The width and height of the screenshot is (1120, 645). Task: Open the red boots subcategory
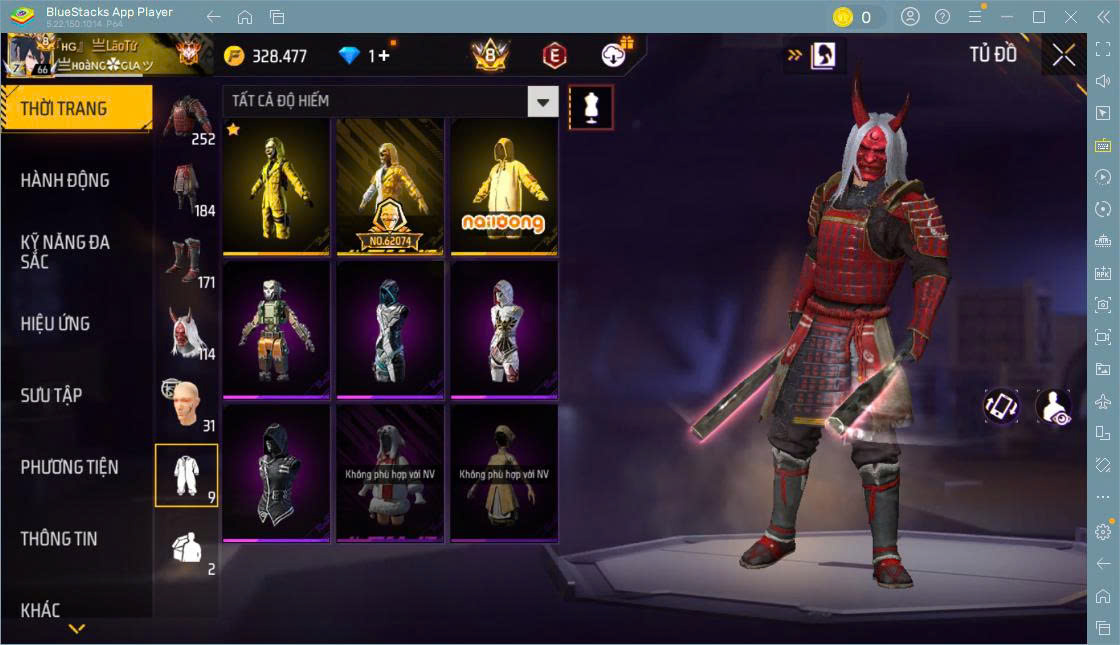(x=186, y=258)
